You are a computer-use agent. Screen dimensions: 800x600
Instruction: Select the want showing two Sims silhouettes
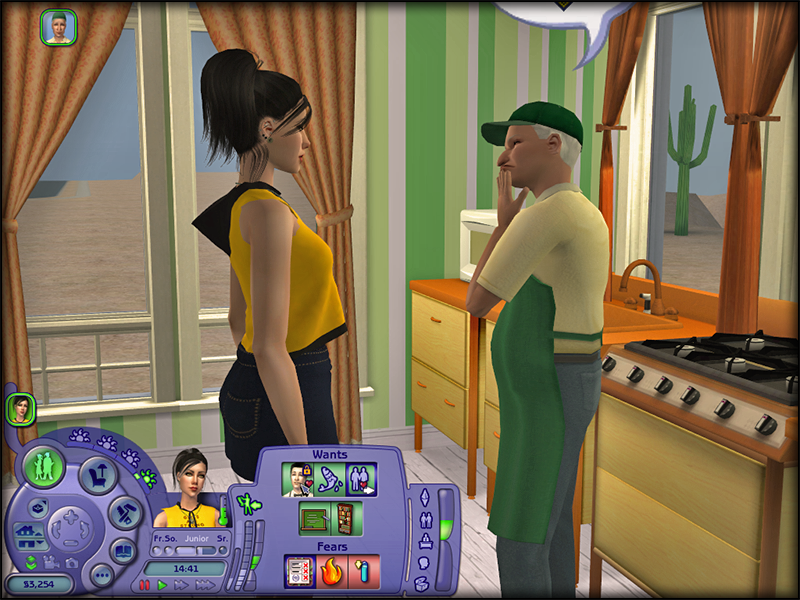(x=361, y=479)
